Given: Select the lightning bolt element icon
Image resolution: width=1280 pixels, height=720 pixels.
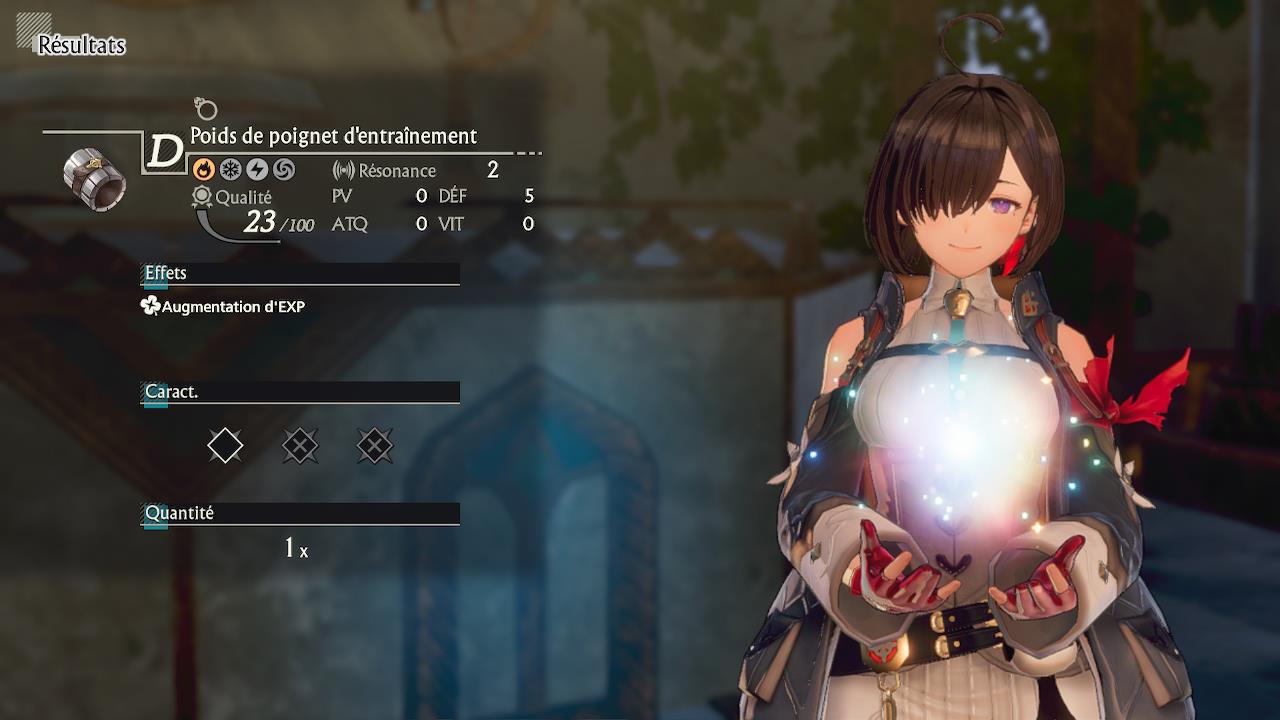Looking at the screenshot, I should pos(257,169).
